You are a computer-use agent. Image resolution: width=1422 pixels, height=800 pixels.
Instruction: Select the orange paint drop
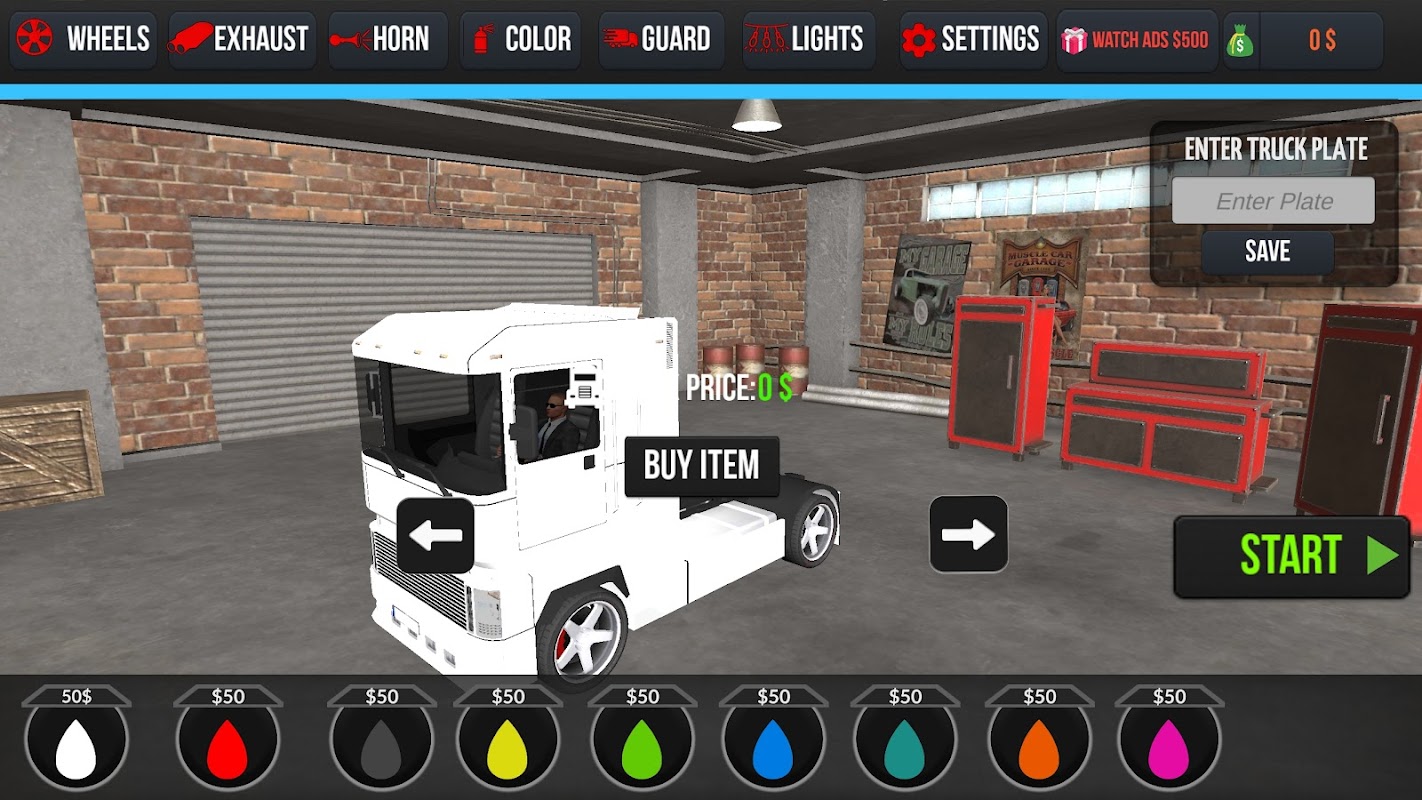(1039, 747)
